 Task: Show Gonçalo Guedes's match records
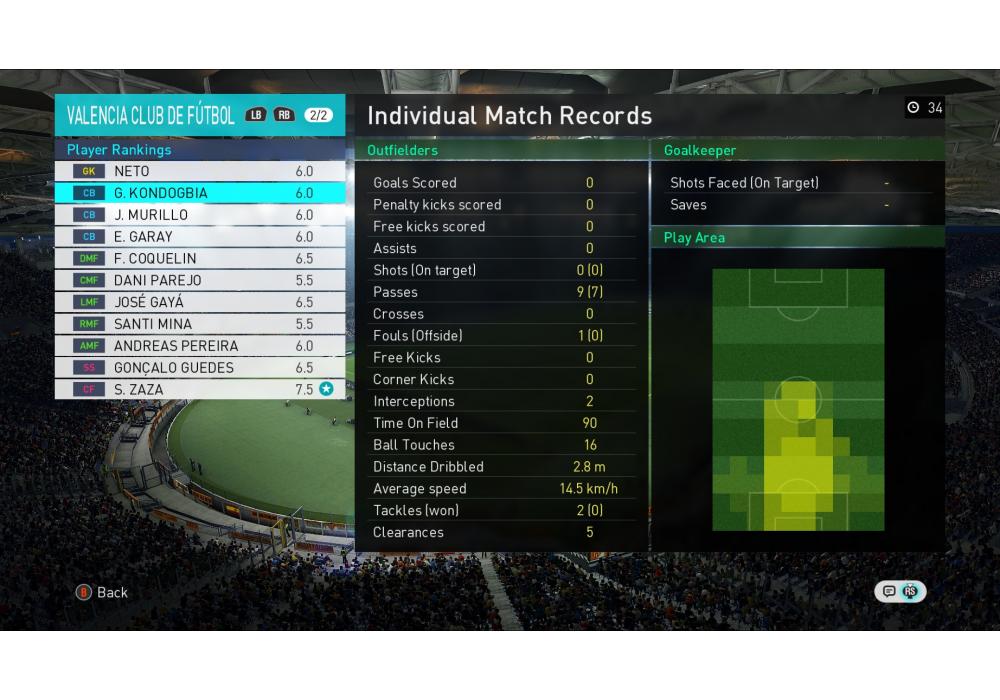[x=200, y=368]
